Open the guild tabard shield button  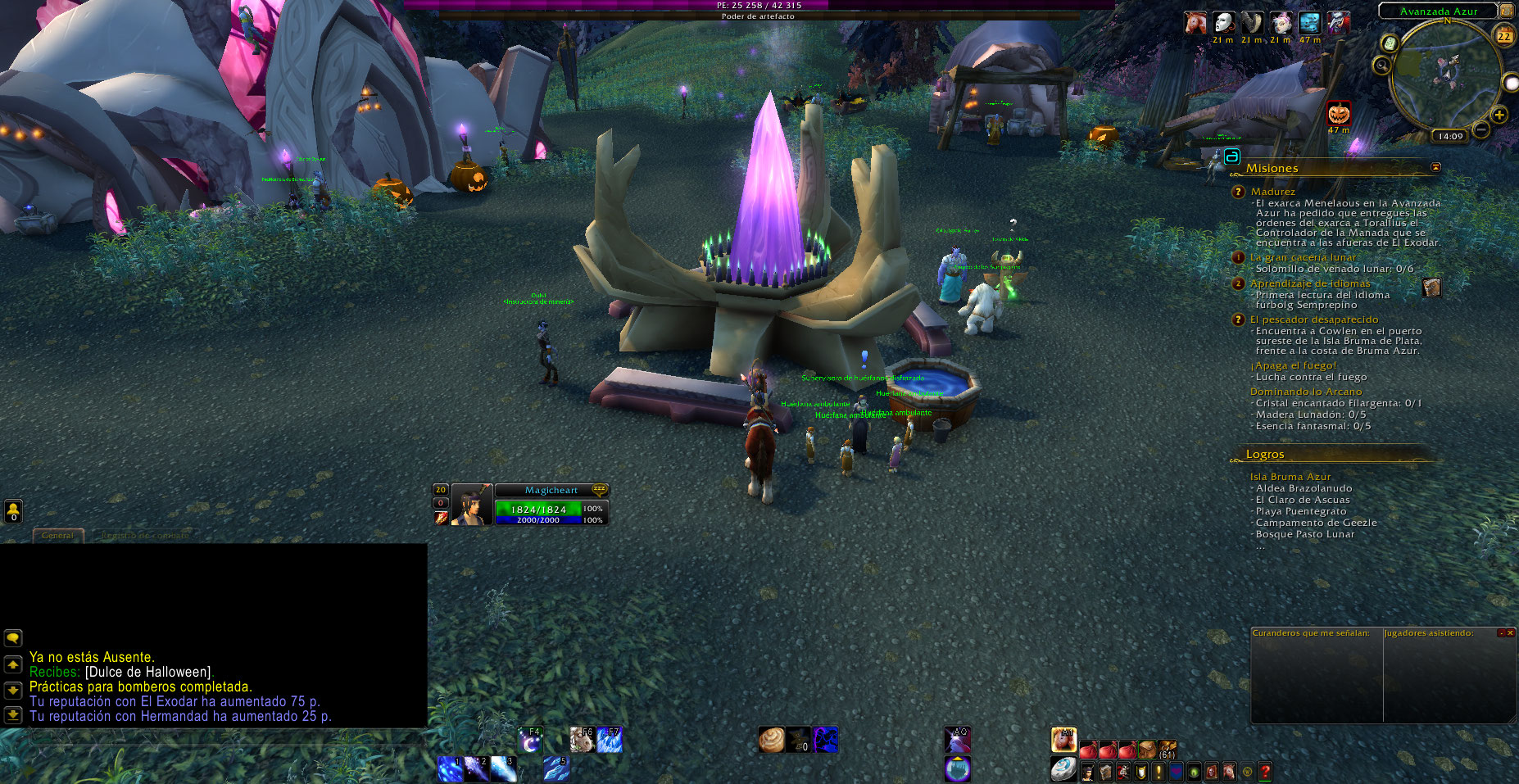1140,771
